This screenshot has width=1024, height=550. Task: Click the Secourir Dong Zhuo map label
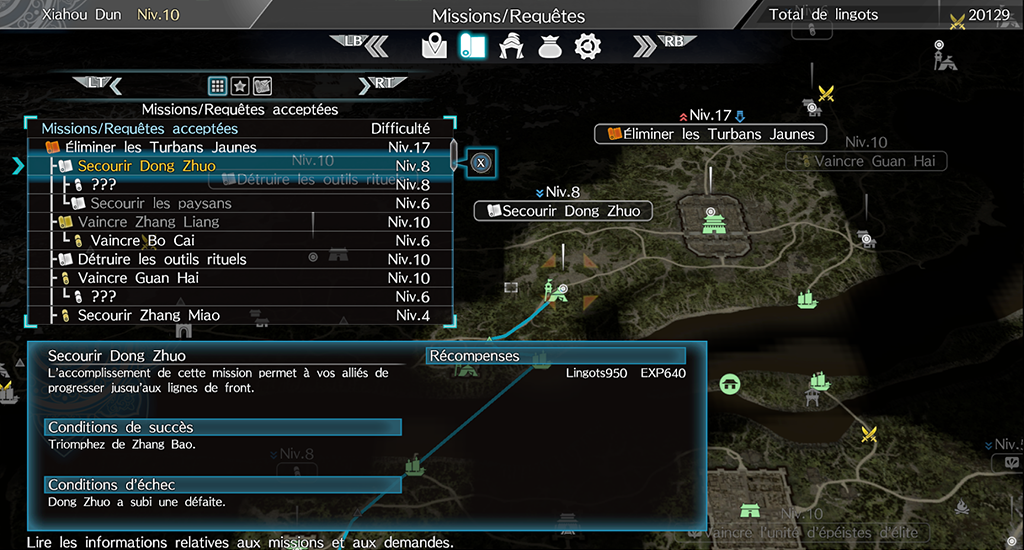coord(563,211)
